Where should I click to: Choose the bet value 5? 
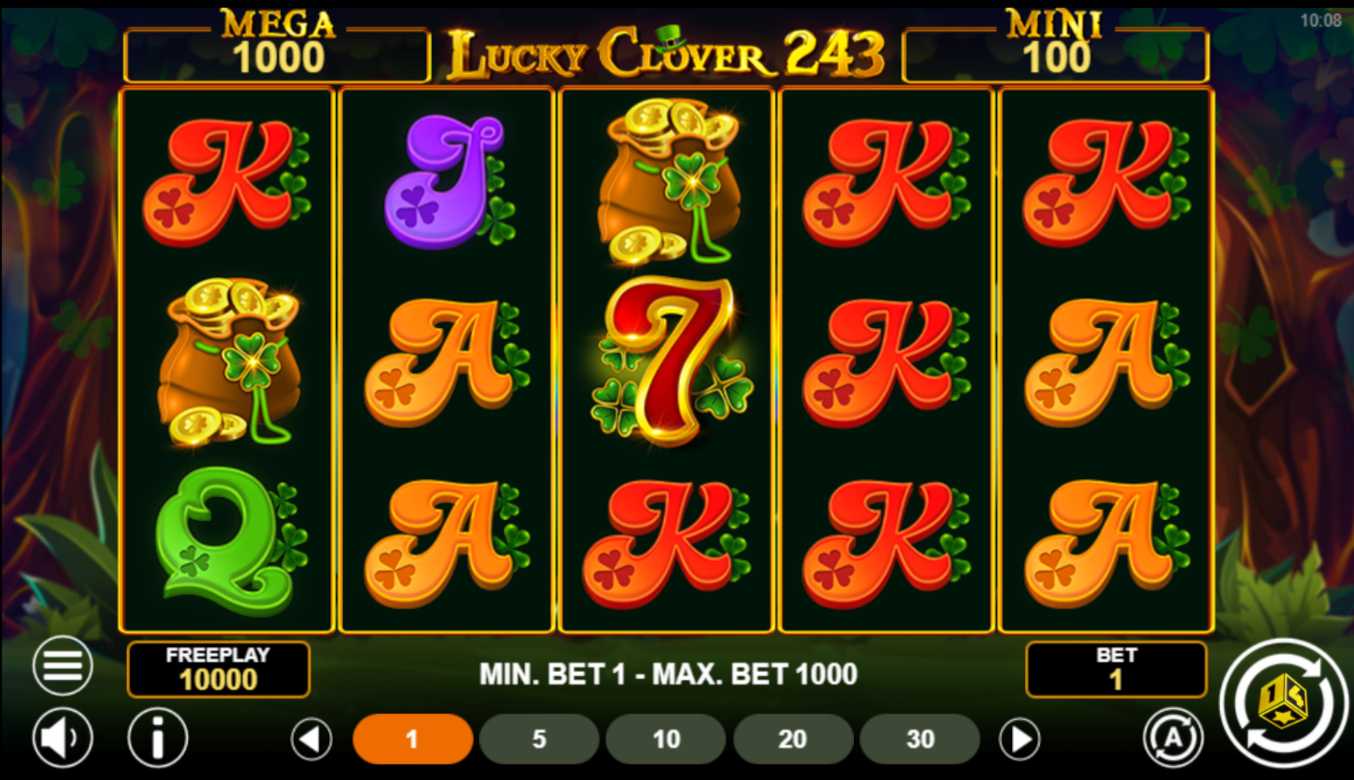tap(539, 740)
